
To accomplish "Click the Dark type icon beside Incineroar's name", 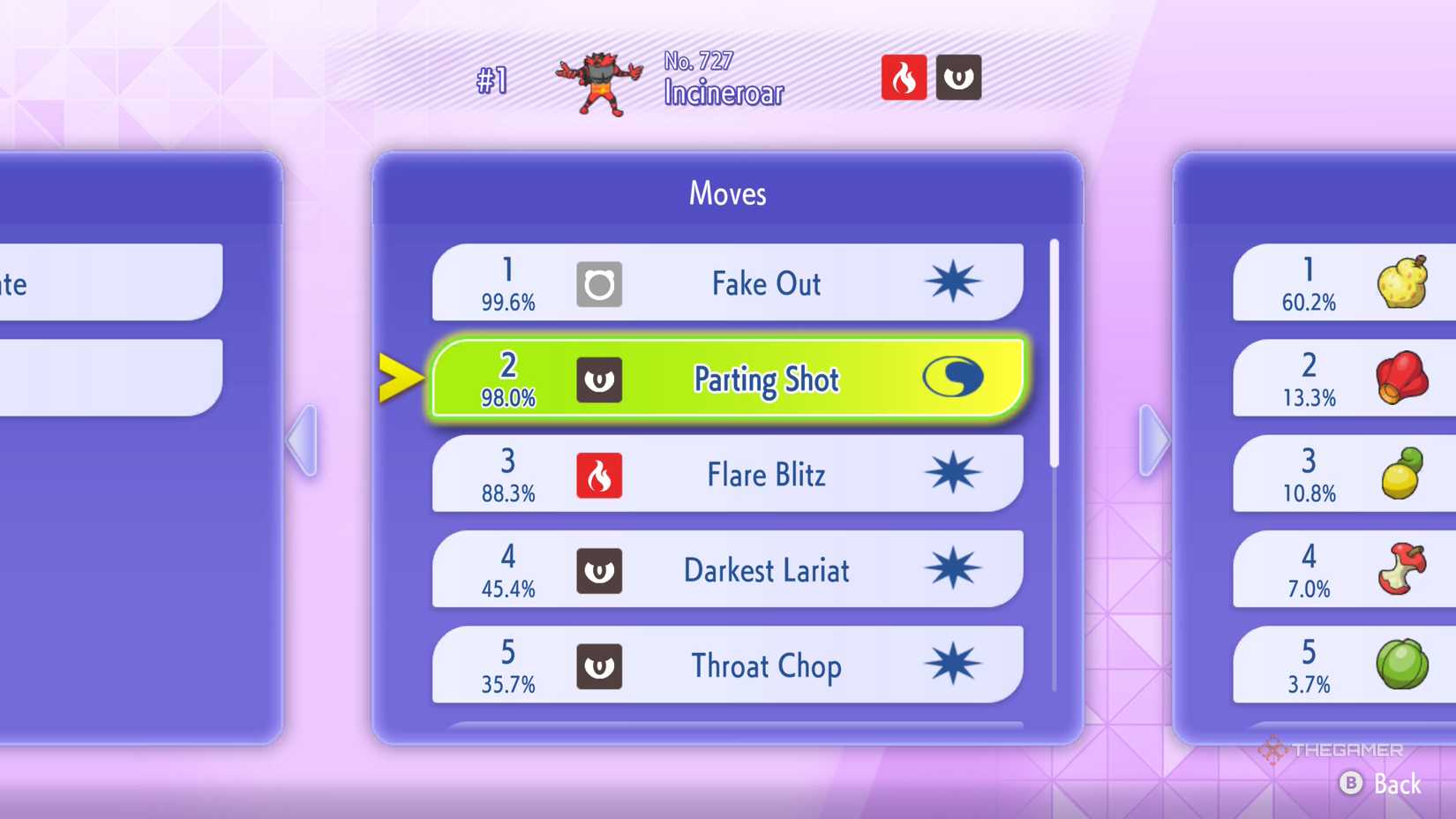I will coord(958,78).
